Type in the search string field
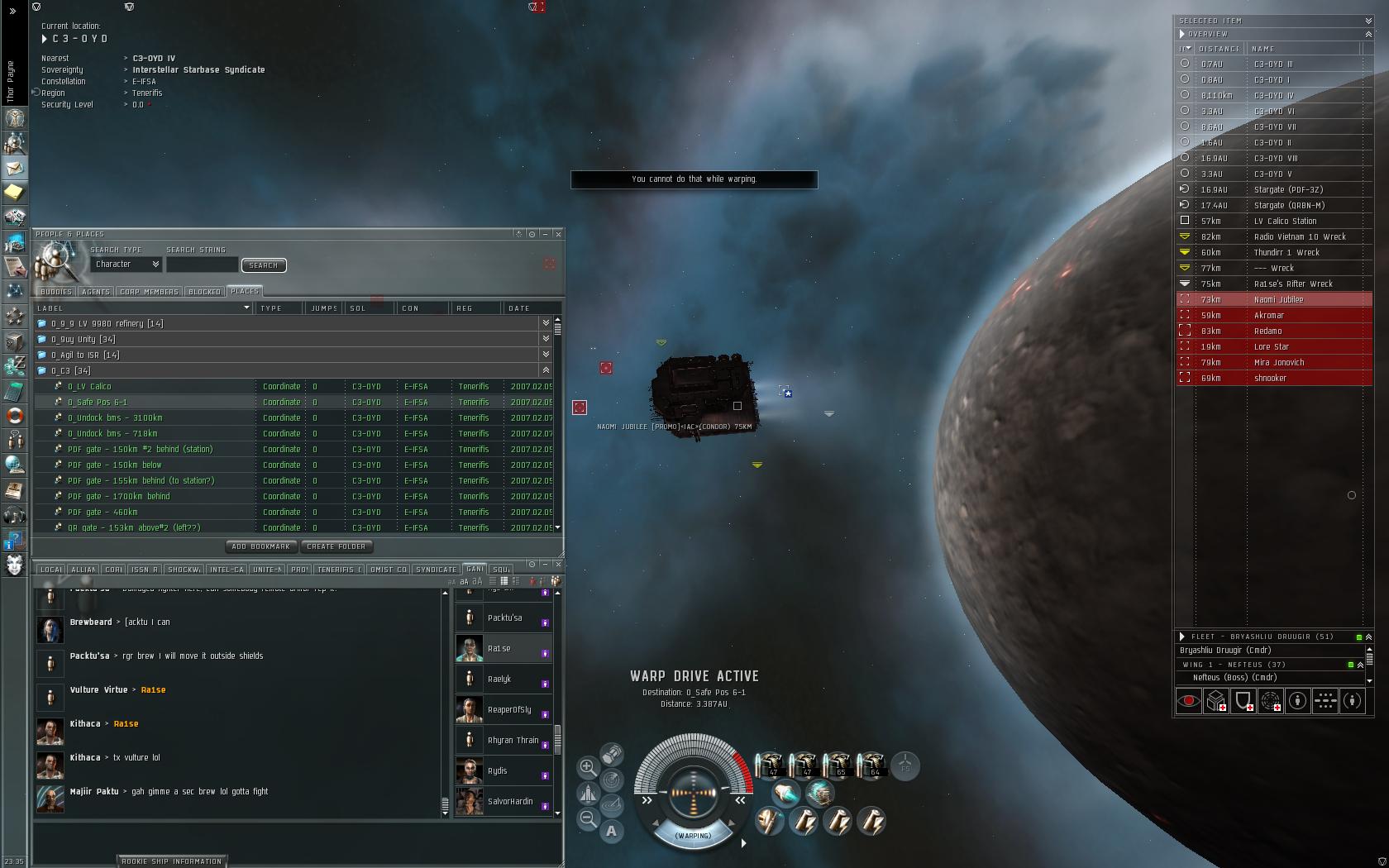Viewport: 1389px width, 868px height. (202, 265)
